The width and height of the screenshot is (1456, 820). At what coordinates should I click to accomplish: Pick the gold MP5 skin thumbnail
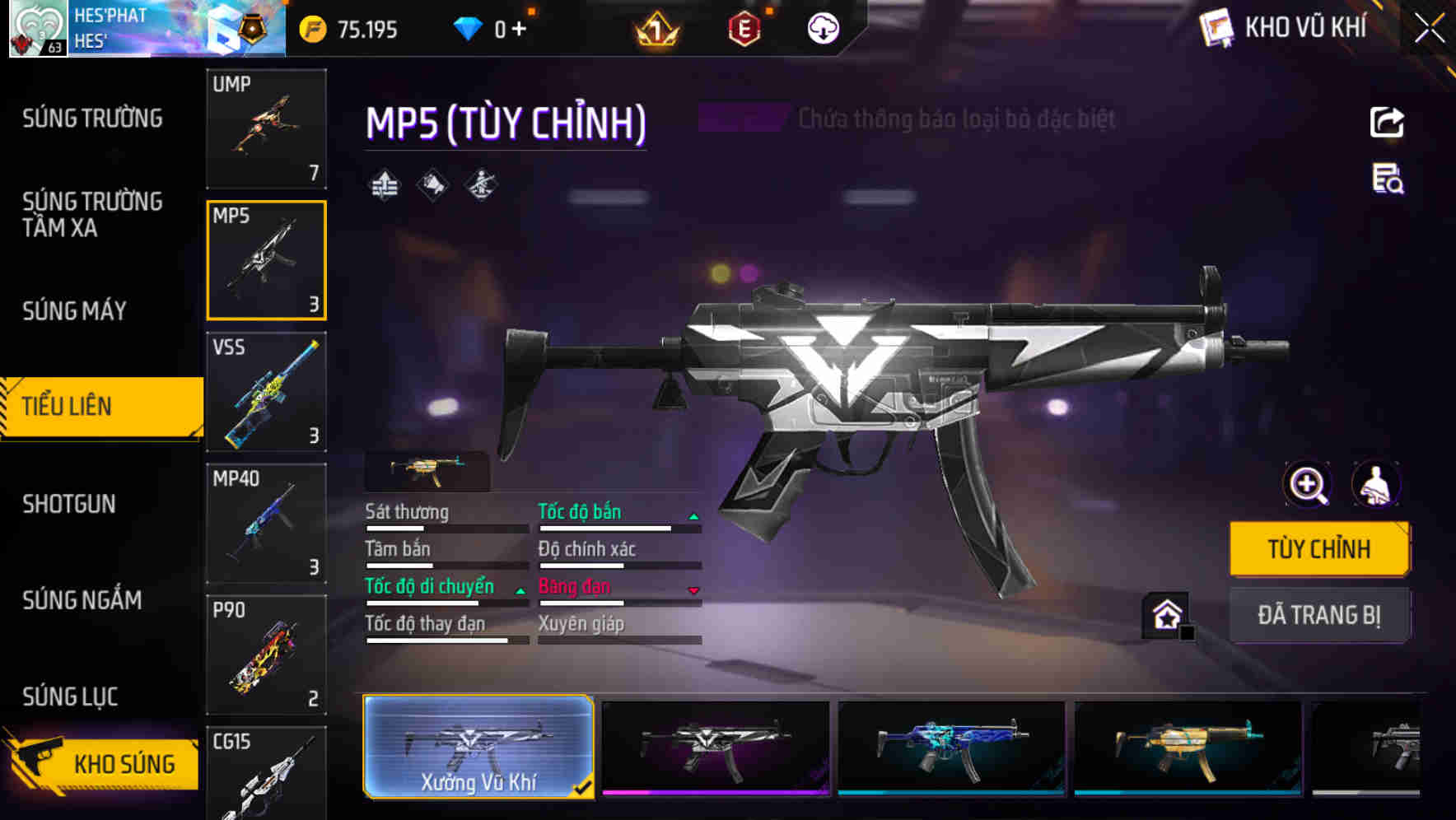coord(1188,747)
